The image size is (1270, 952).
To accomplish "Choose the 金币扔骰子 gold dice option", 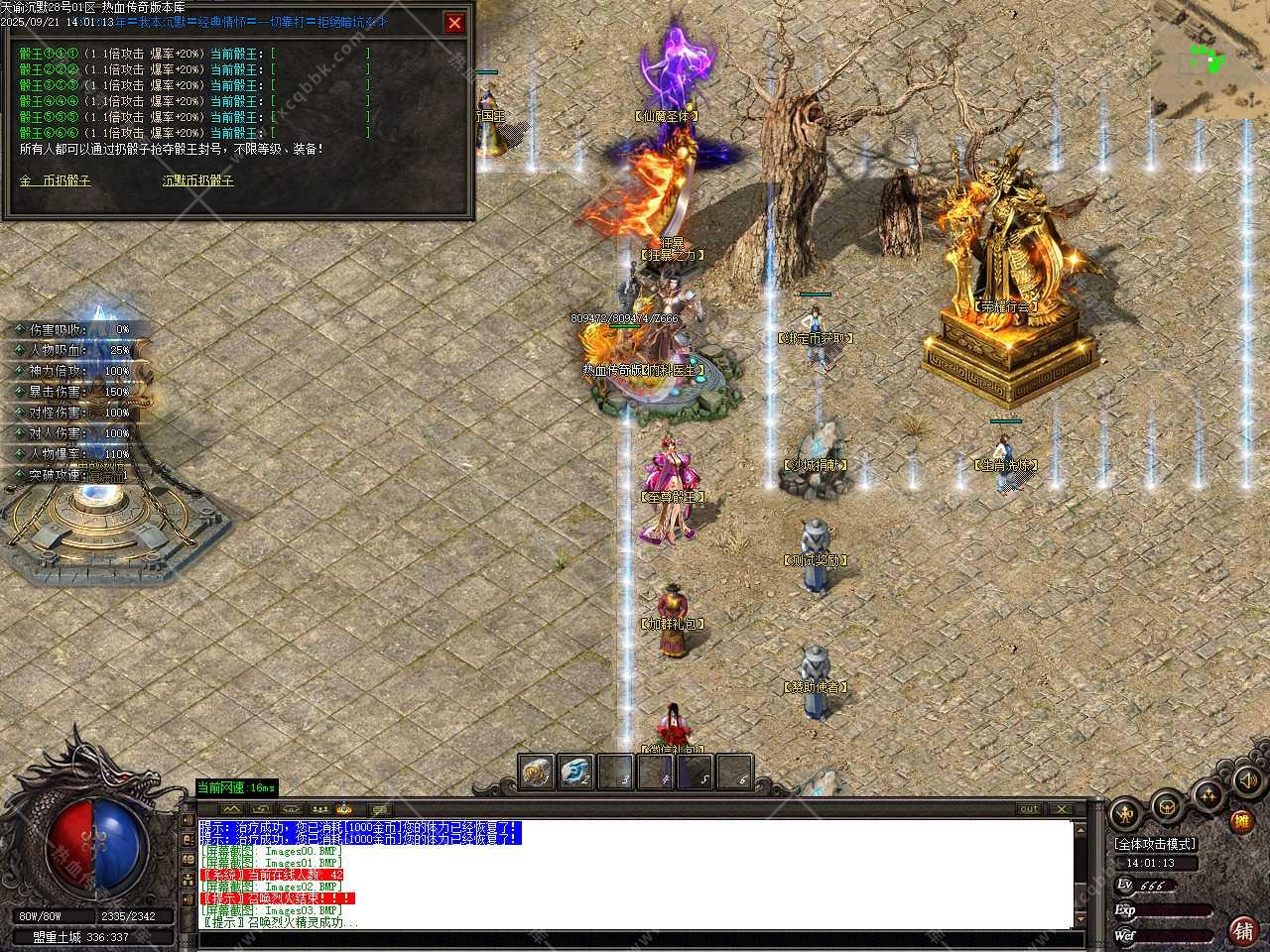I will tap(55, 181).
